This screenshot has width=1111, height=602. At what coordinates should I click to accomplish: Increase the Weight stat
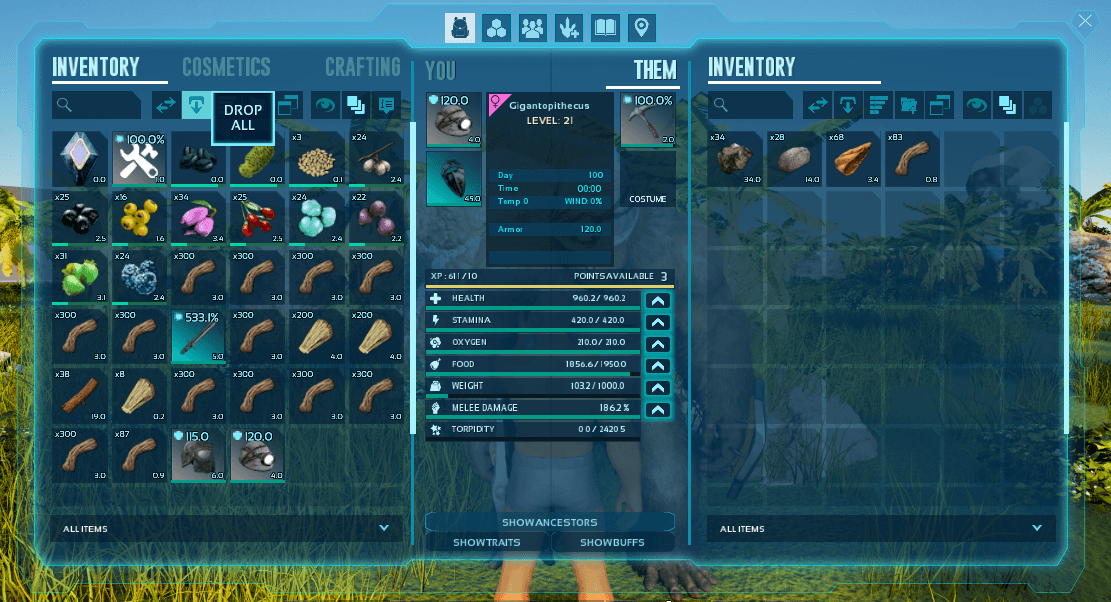[x=657, y=387]
